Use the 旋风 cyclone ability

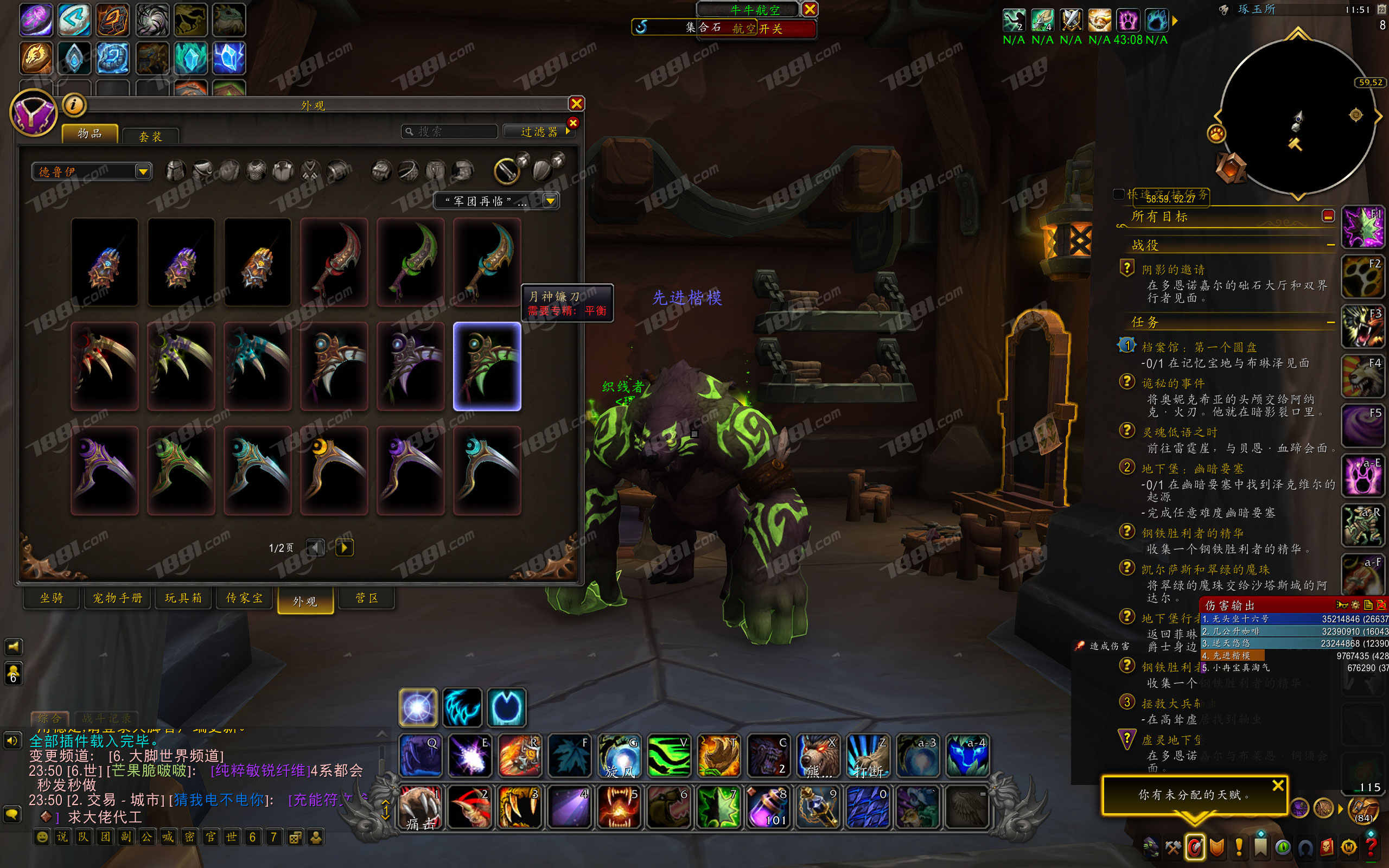point(619,756)
